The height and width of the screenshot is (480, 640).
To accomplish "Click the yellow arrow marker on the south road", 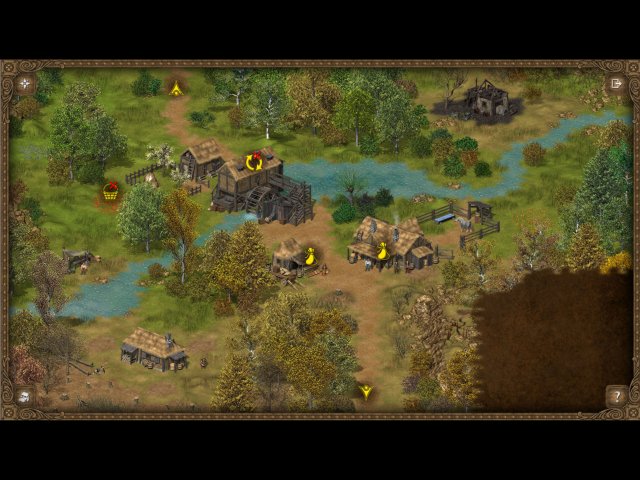I will coord(366,392).
